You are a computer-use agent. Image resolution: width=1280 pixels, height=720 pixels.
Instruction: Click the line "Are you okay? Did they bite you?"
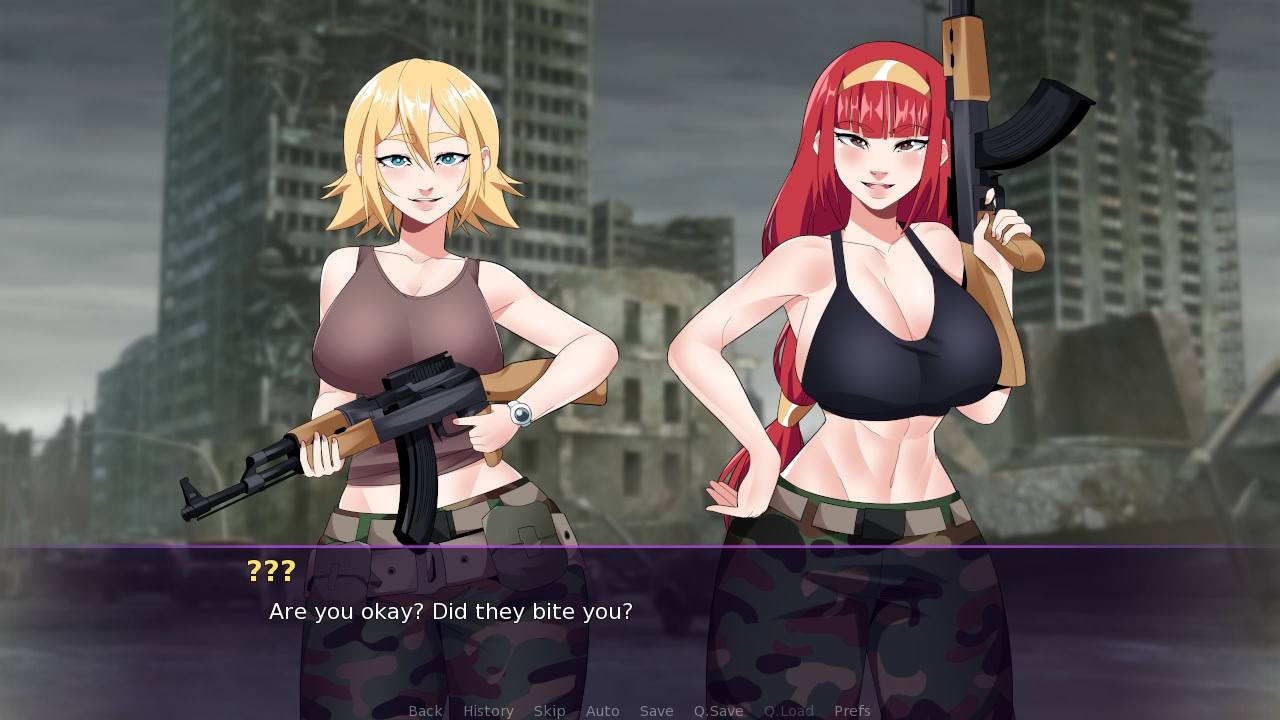coord(448,611)
